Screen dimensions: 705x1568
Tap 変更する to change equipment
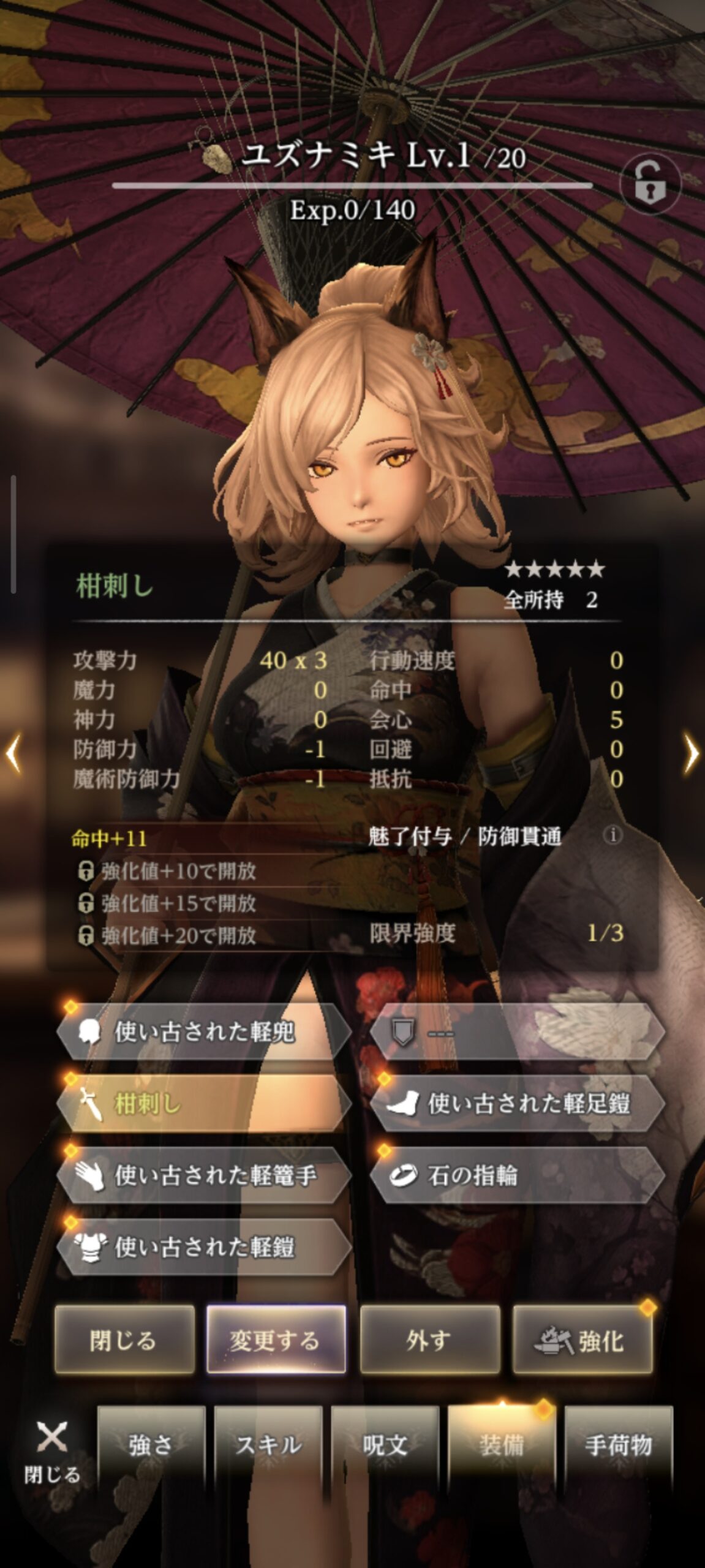276,1340
